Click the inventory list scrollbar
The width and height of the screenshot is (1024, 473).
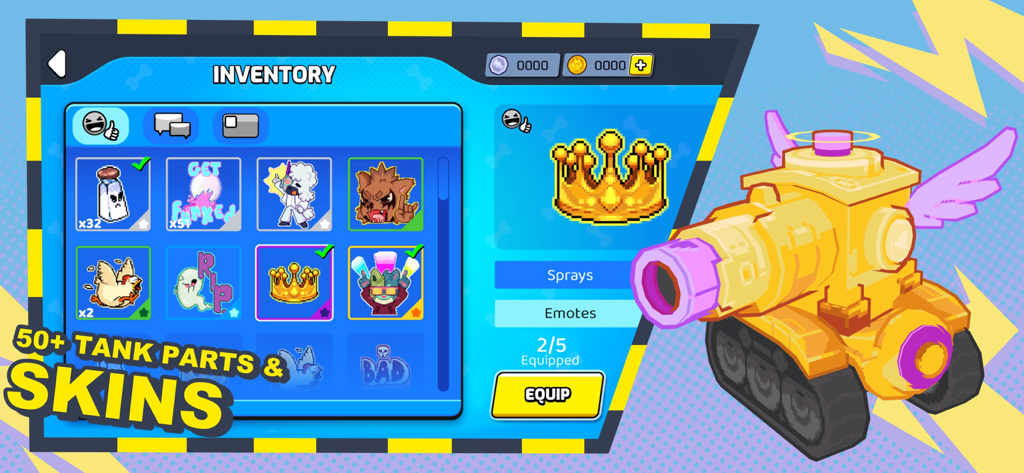click(443, 270)
